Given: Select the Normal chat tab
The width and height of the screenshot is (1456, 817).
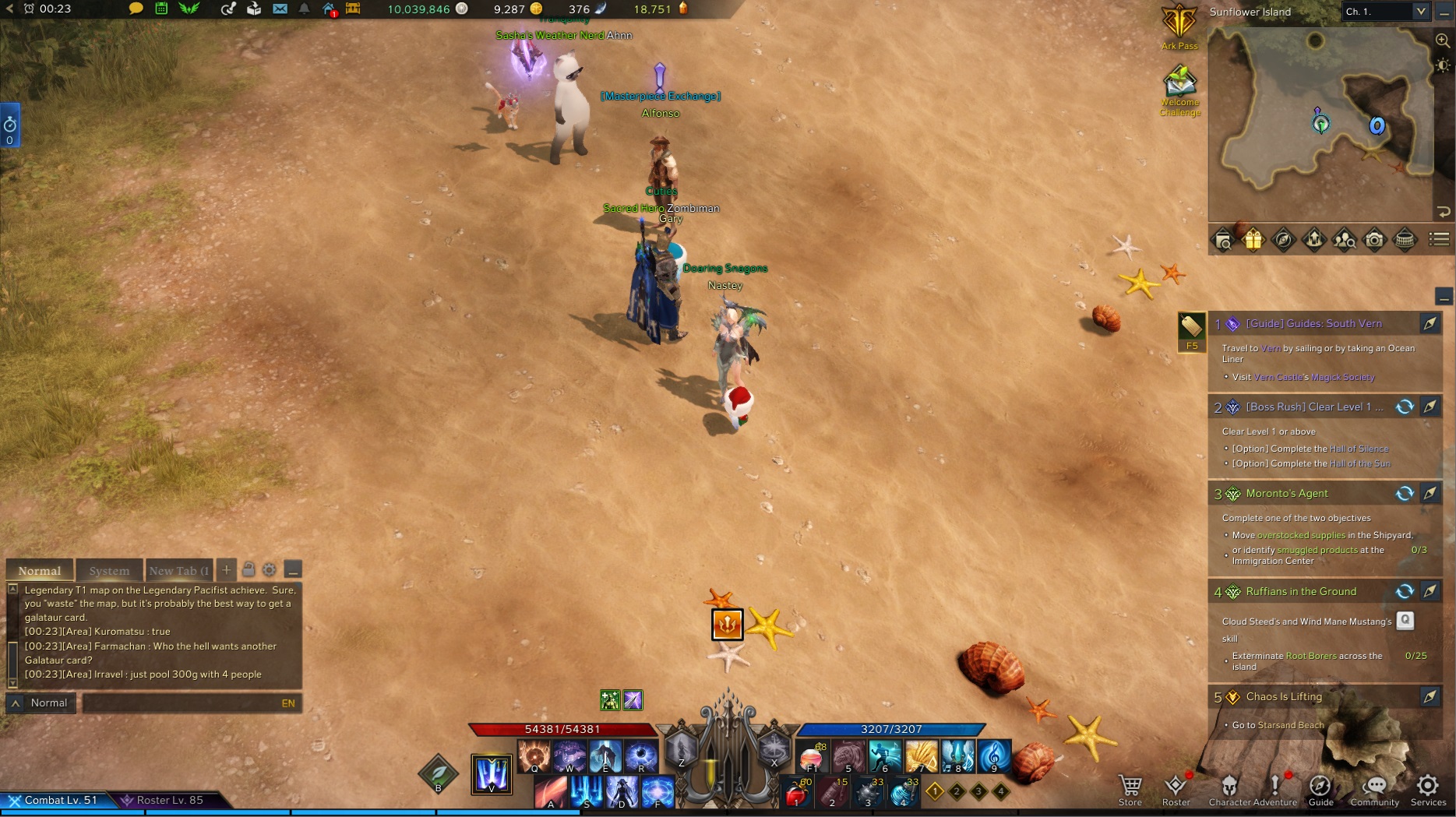Looking at the screenshot, I should coord(40,571).
